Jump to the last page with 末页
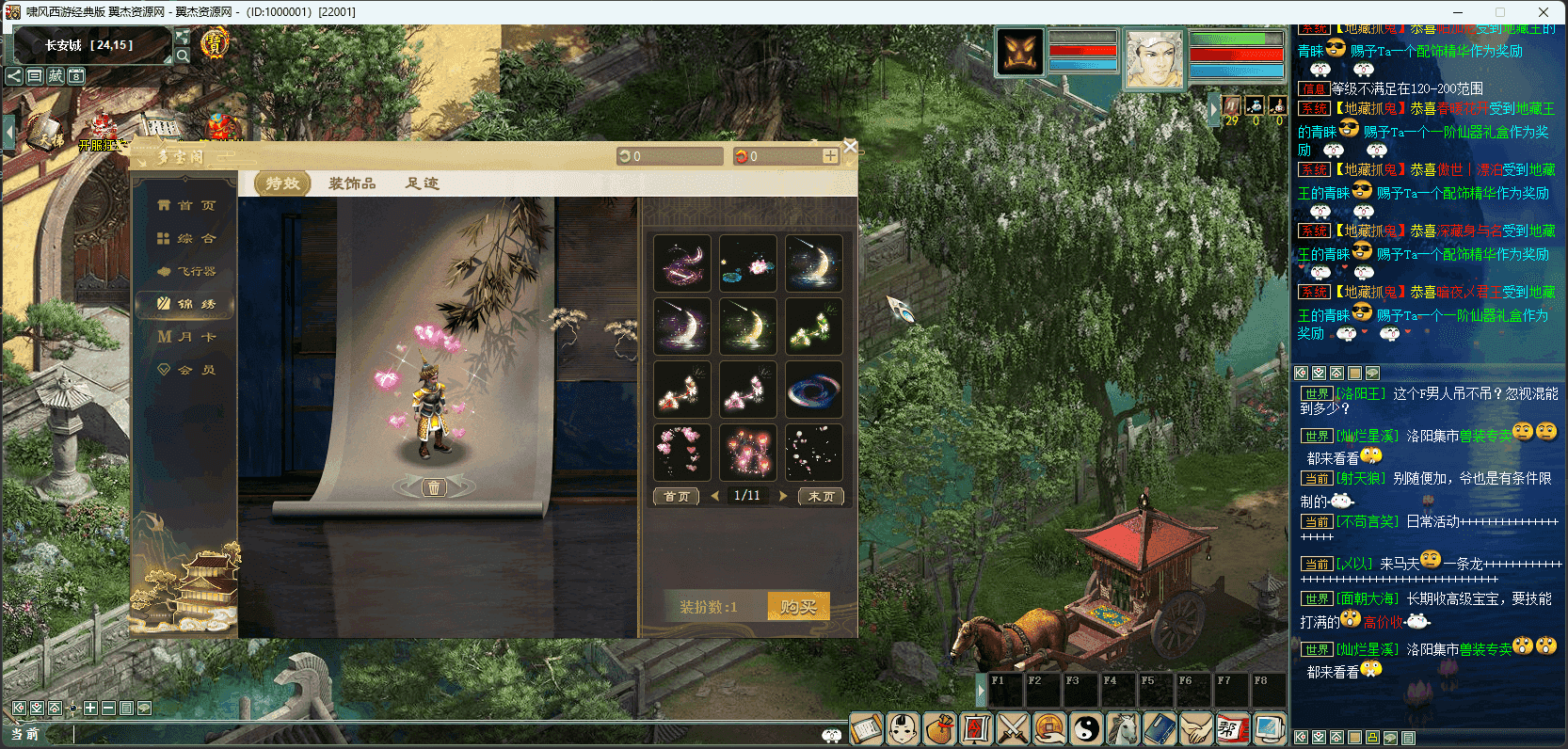This screenshot has height=749, width=1568. pos(821,497)
